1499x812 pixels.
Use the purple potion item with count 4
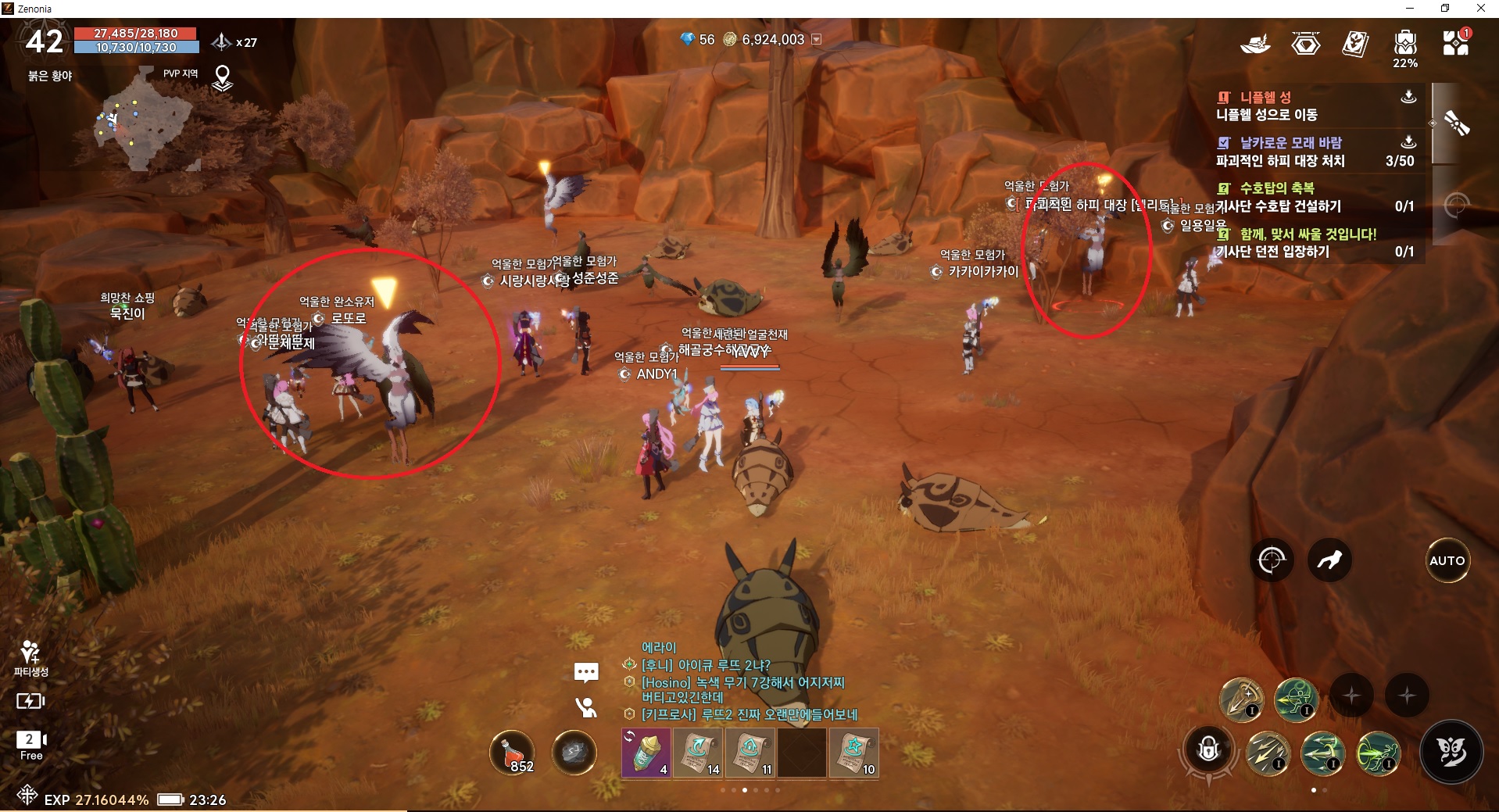(x=646, y=753)
